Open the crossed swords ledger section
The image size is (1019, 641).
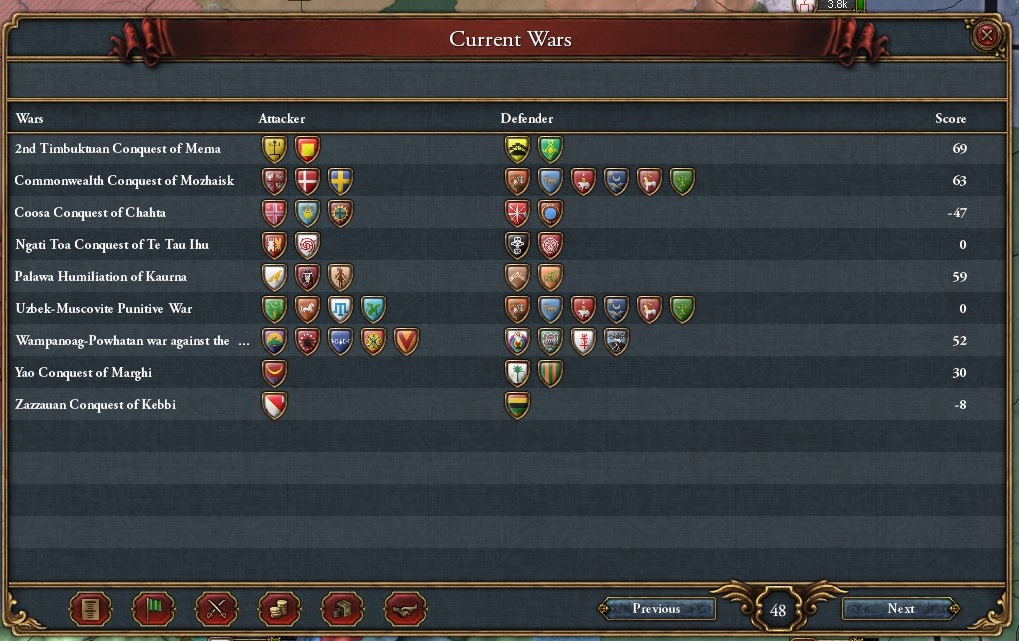pyautogui.click(x=216, y=608)
